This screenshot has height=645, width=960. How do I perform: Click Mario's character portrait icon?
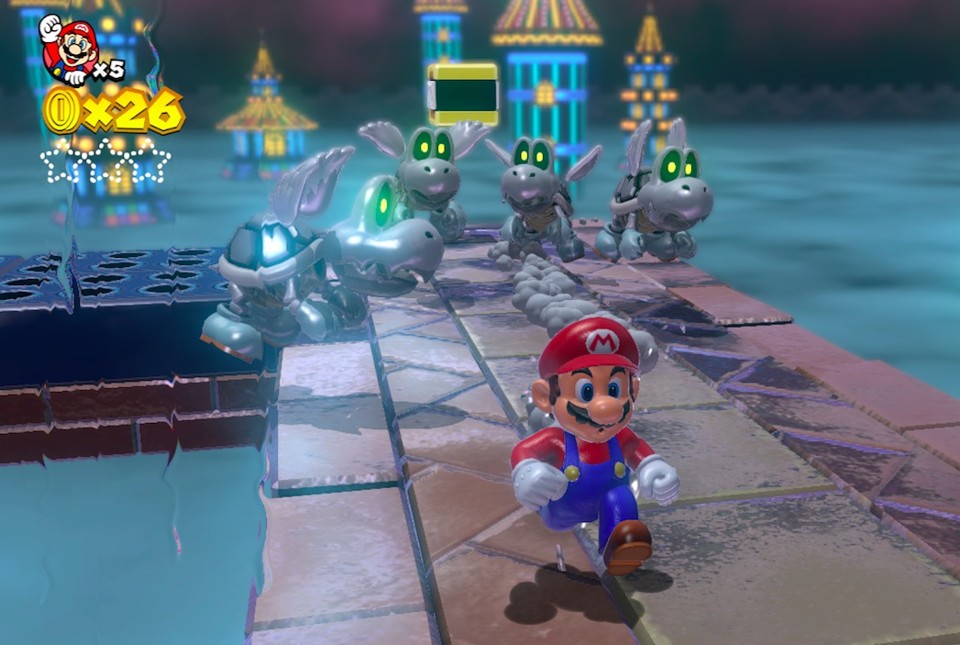pos(68,49)
